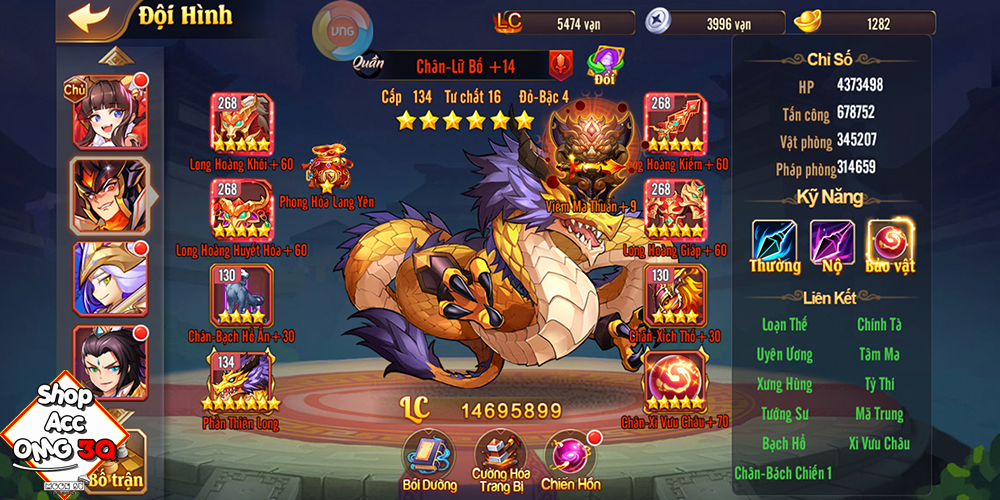1000x500 pixels.
Task: Open the Chiến Hồn menu
Action: pos(570,453)
